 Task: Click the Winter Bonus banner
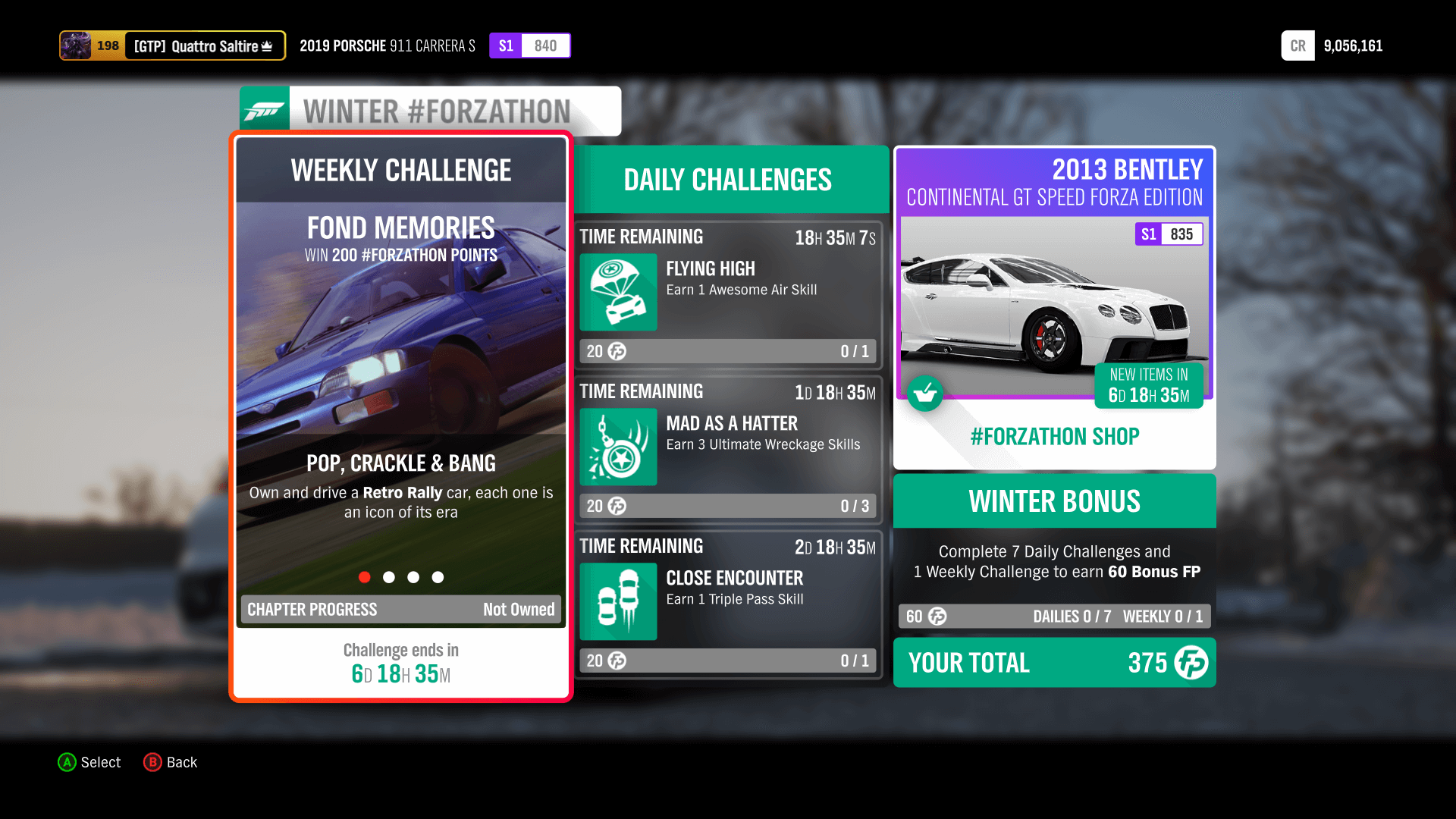(1053, 500)
